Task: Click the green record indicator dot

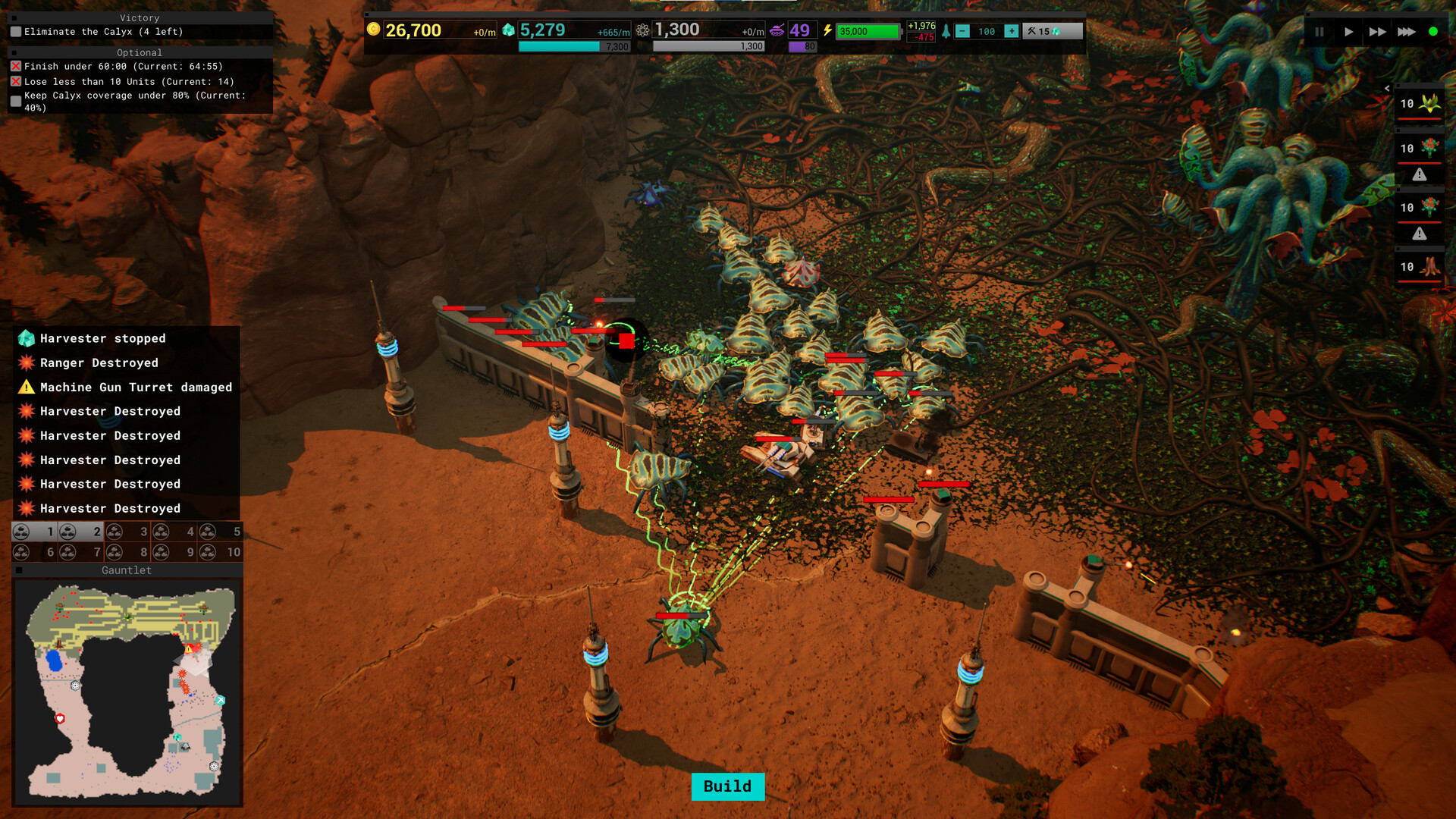Action: [1433, 32]
